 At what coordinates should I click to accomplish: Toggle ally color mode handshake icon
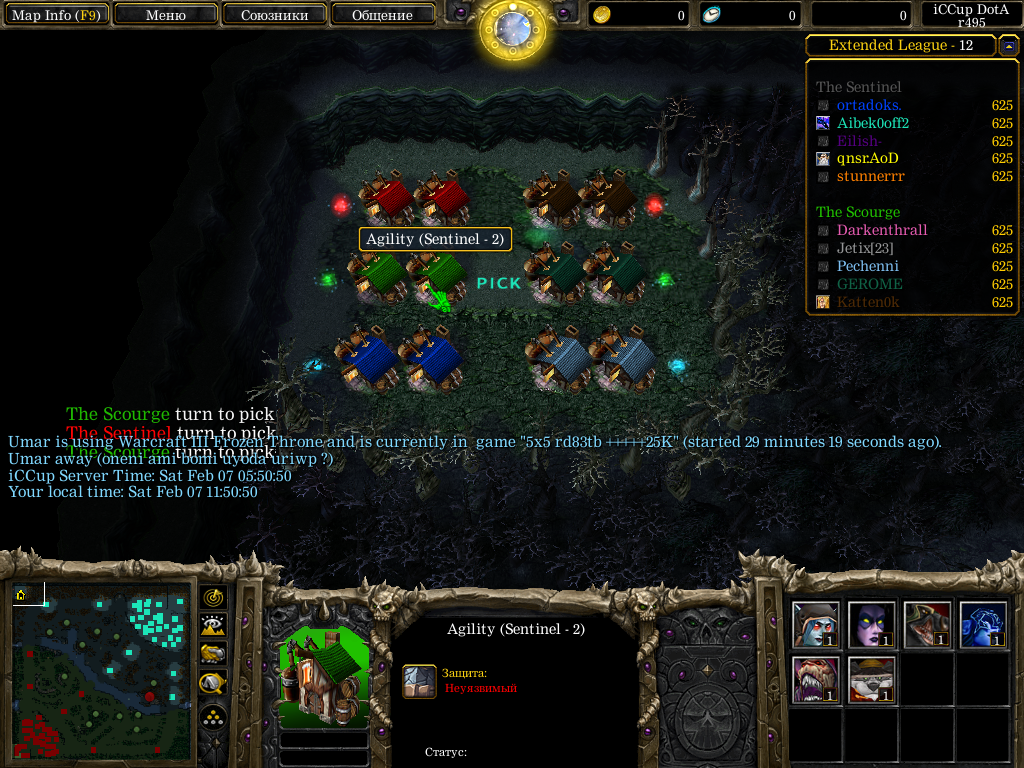pos(213,654)
